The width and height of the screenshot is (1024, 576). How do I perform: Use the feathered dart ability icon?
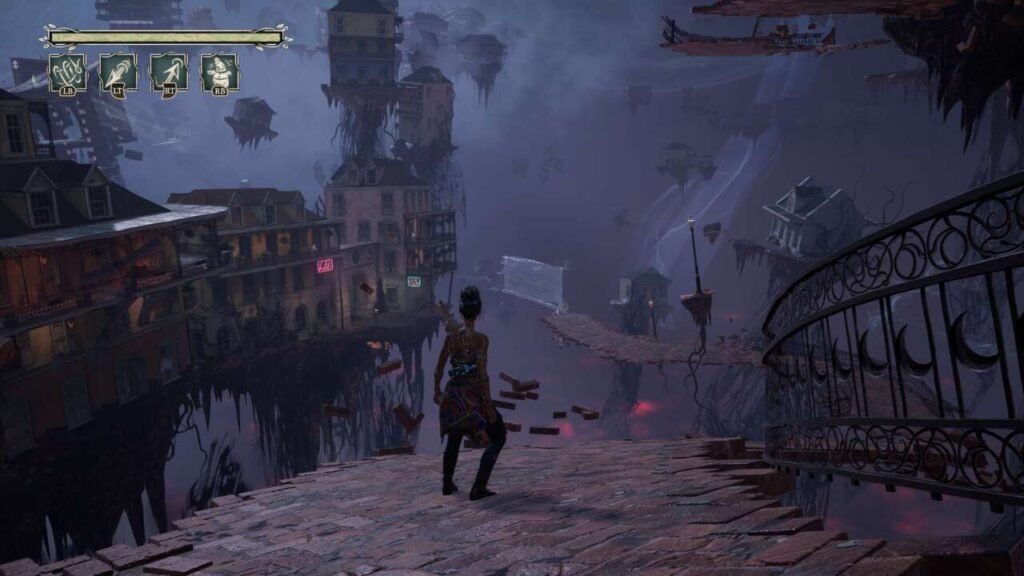118,73
